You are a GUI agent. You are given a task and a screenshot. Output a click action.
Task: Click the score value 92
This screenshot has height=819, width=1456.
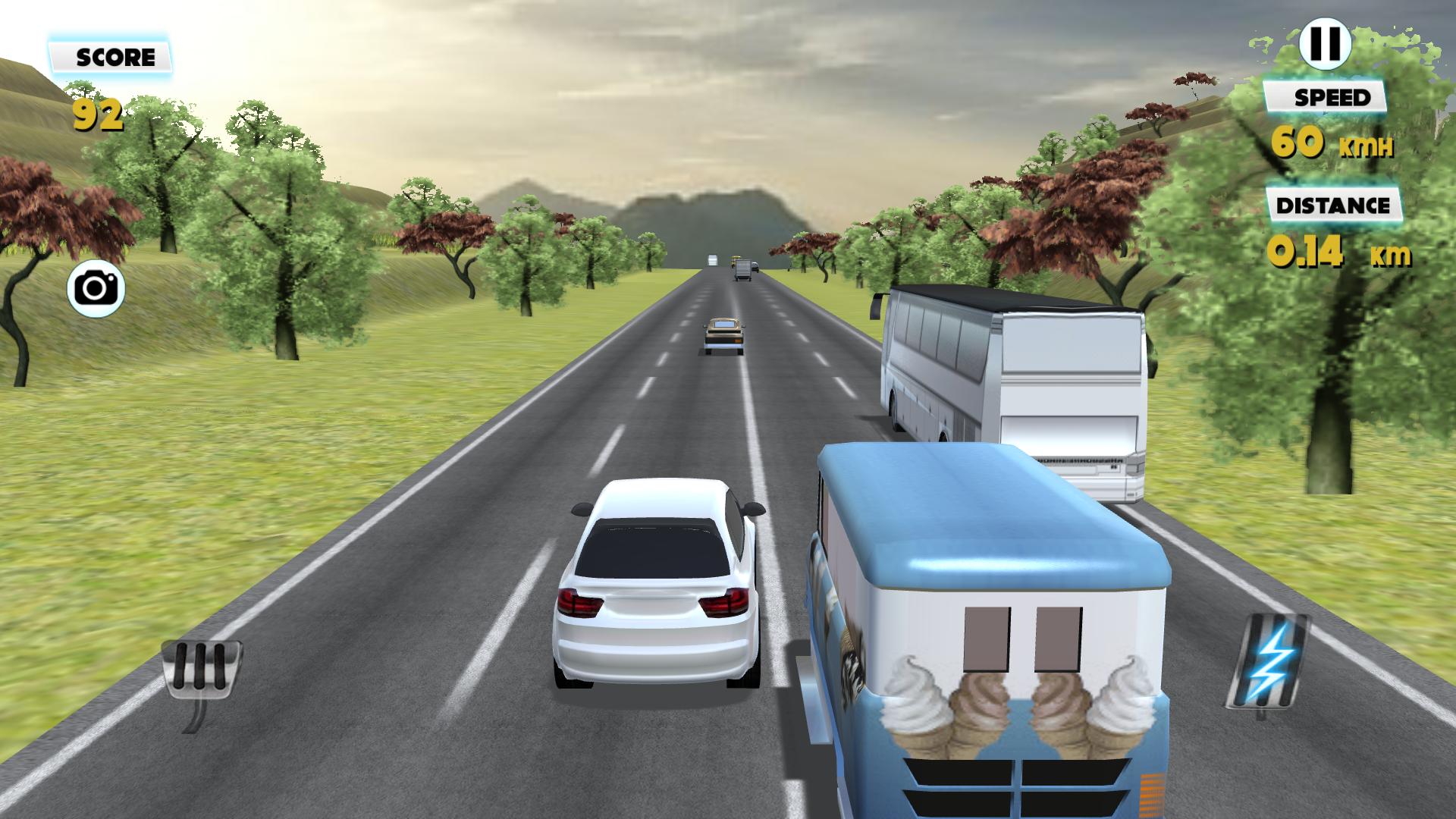[99, 114]
